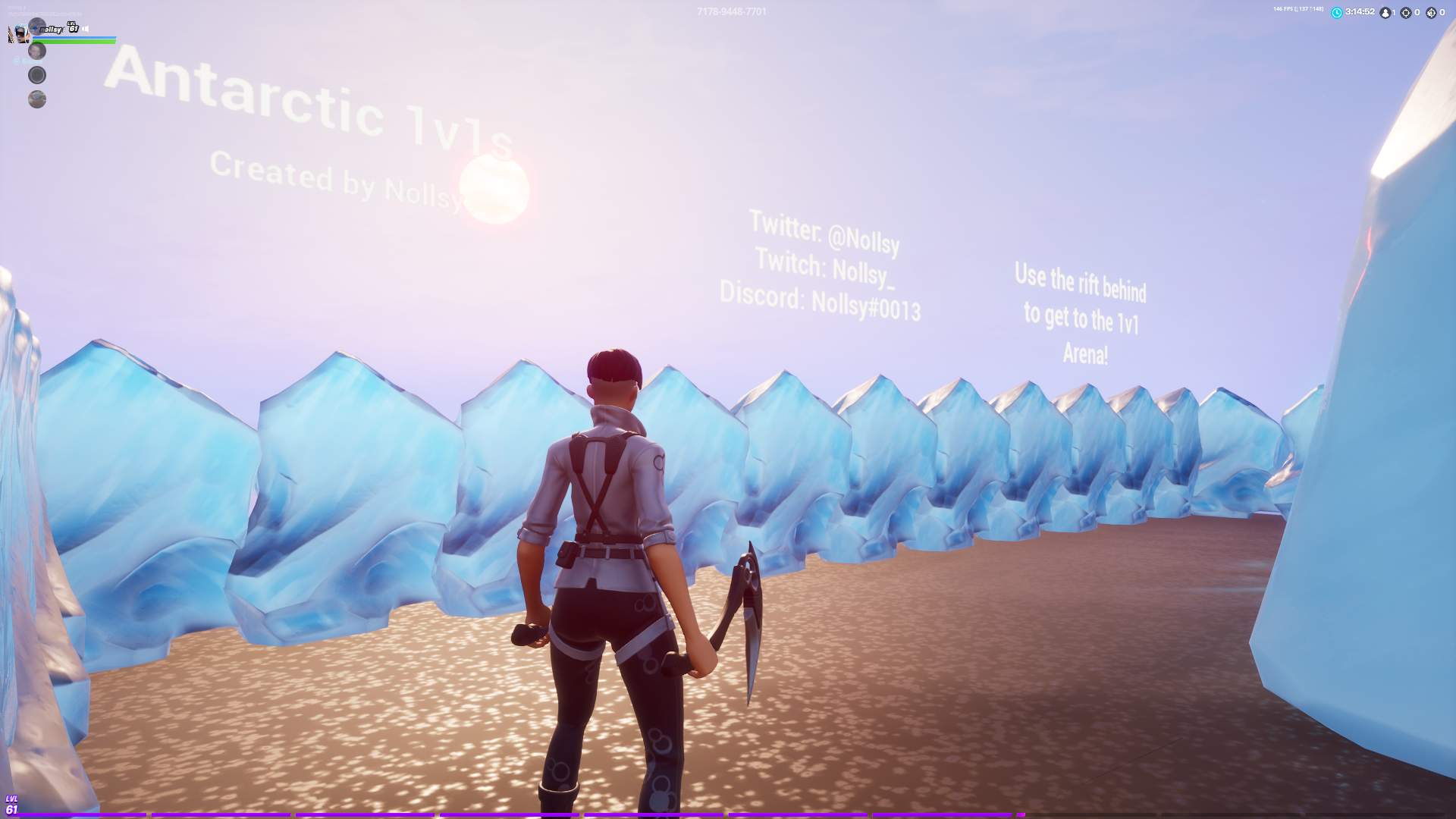Click the bottom-most squad member portrait icon
The width and height of the screenshot is (1456, 819).
36,99
